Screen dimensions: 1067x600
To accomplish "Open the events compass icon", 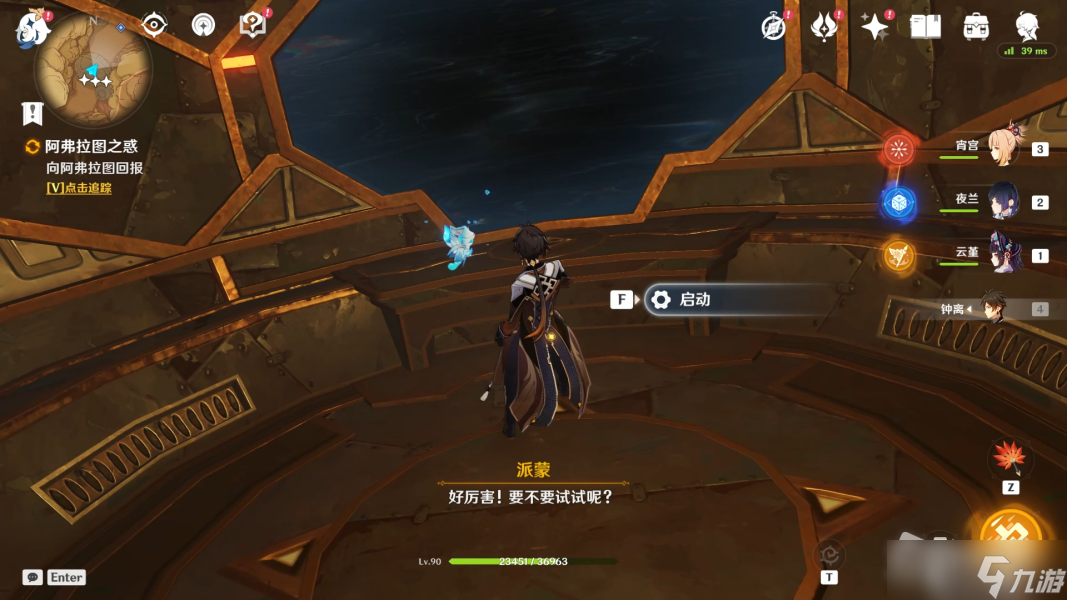I will point(773,27).
